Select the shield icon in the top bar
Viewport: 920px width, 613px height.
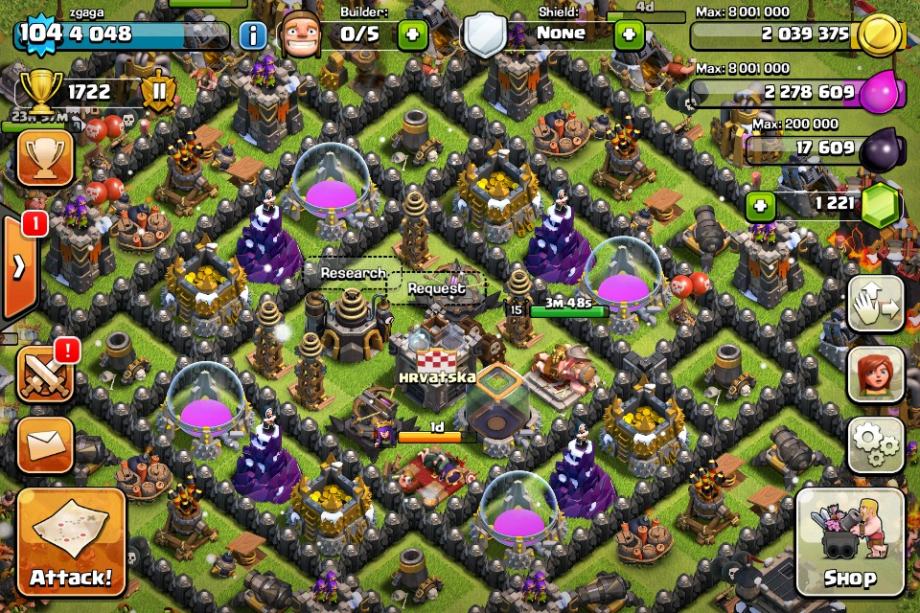pyautogui.click(x=485, y=35)
